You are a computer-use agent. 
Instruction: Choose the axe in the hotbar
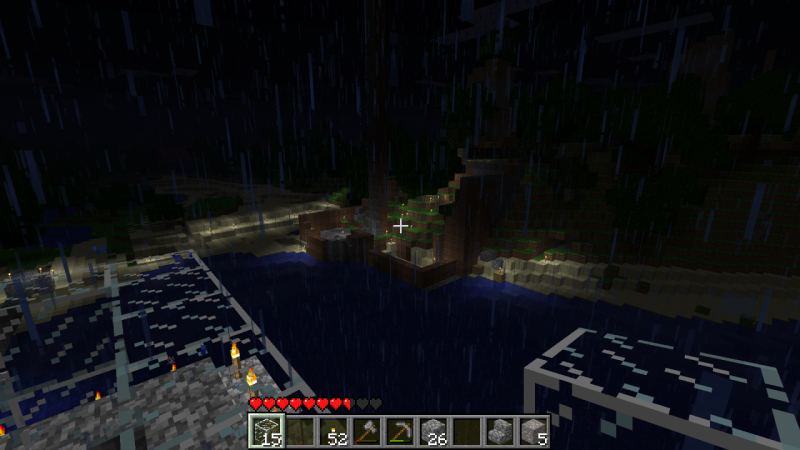coord(366,431)
